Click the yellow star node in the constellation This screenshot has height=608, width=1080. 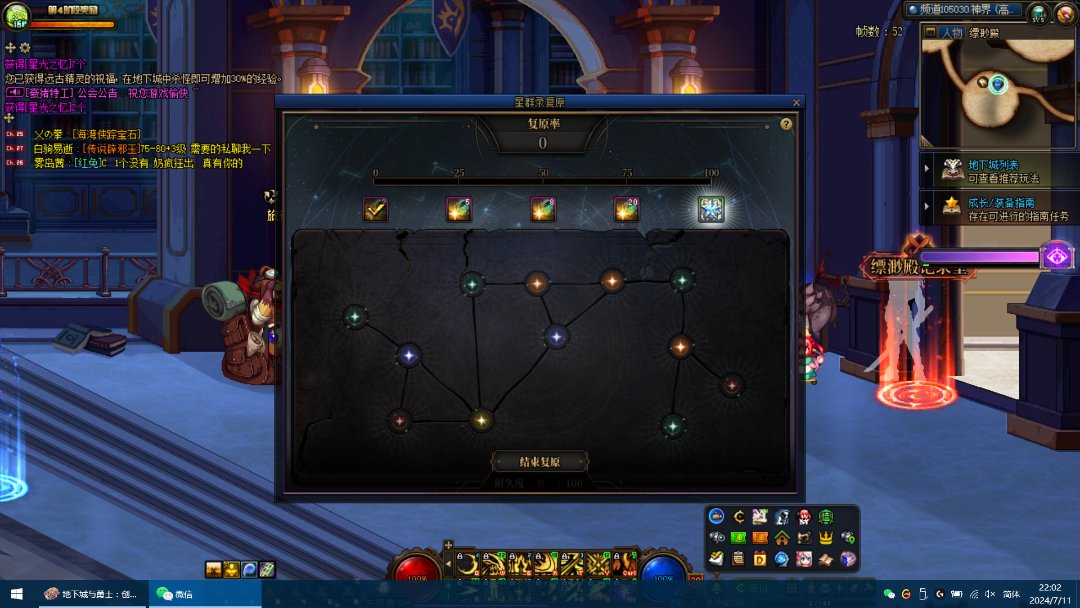(481, 420)
